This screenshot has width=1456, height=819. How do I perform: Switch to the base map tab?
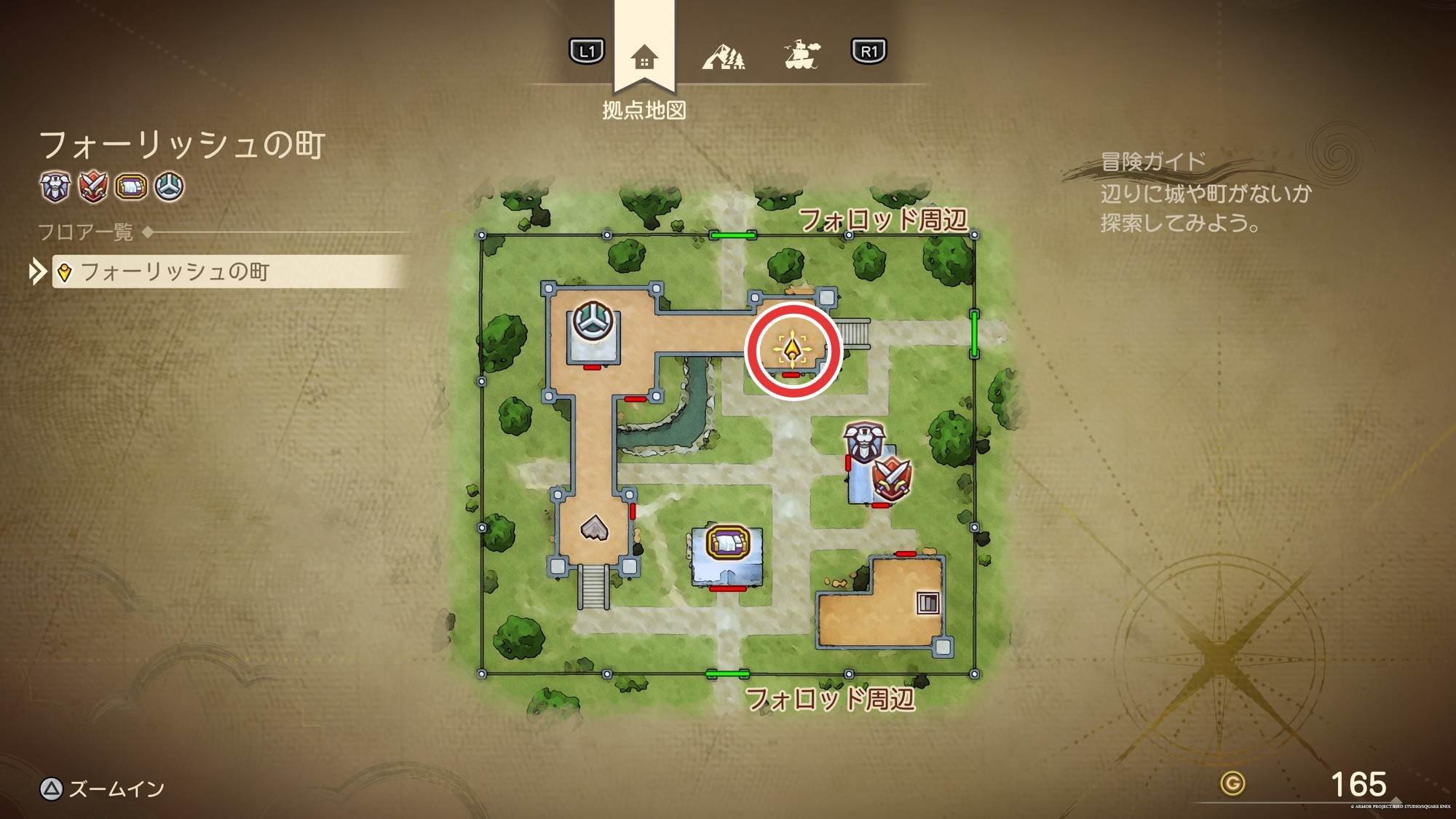pyautogui.click(x=644, y=58)
